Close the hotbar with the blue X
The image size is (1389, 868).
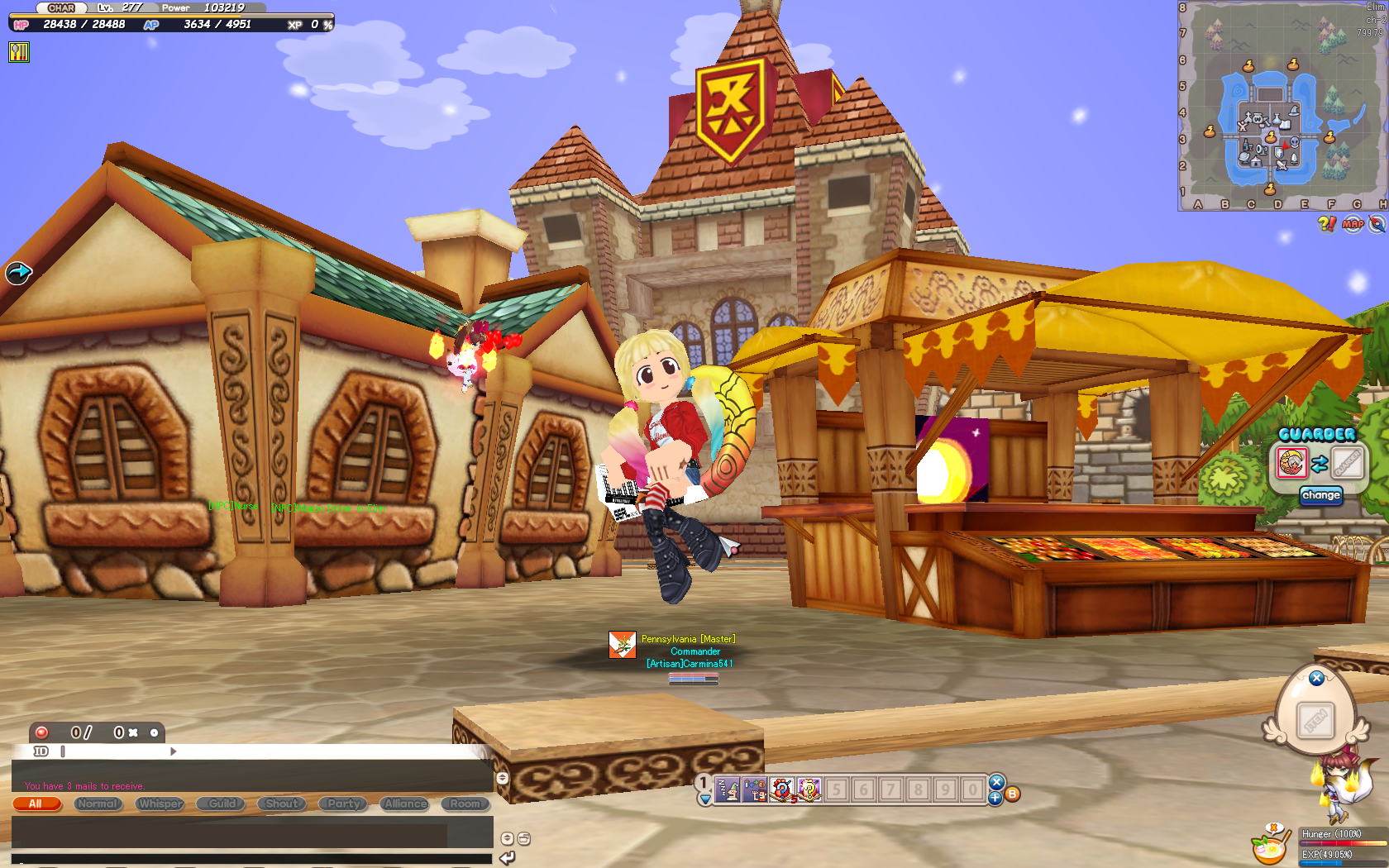coord(996,781)
